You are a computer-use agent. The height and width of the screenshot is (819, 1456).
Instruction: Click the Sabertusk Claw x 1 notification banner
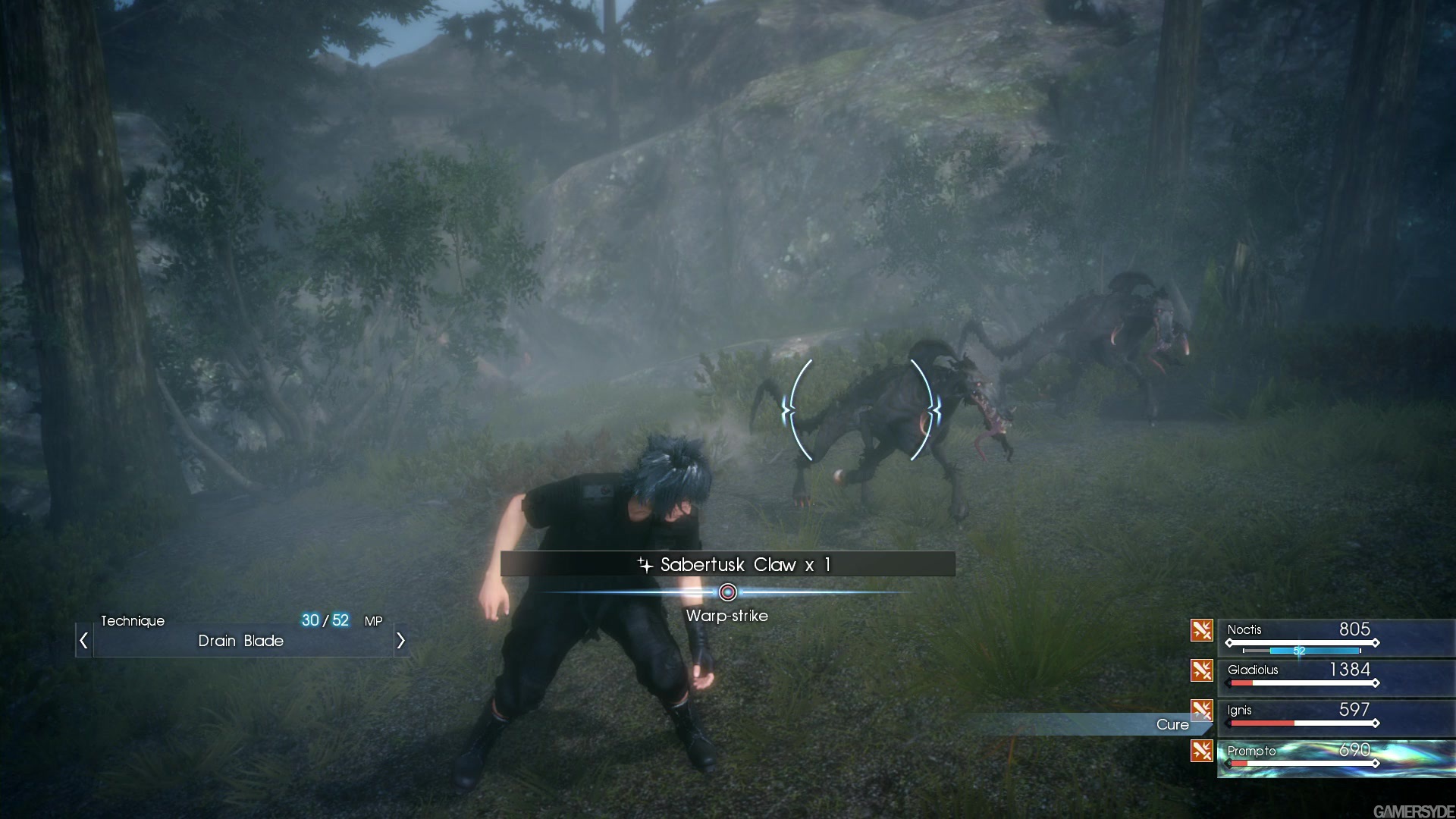[x=728, y=564]
